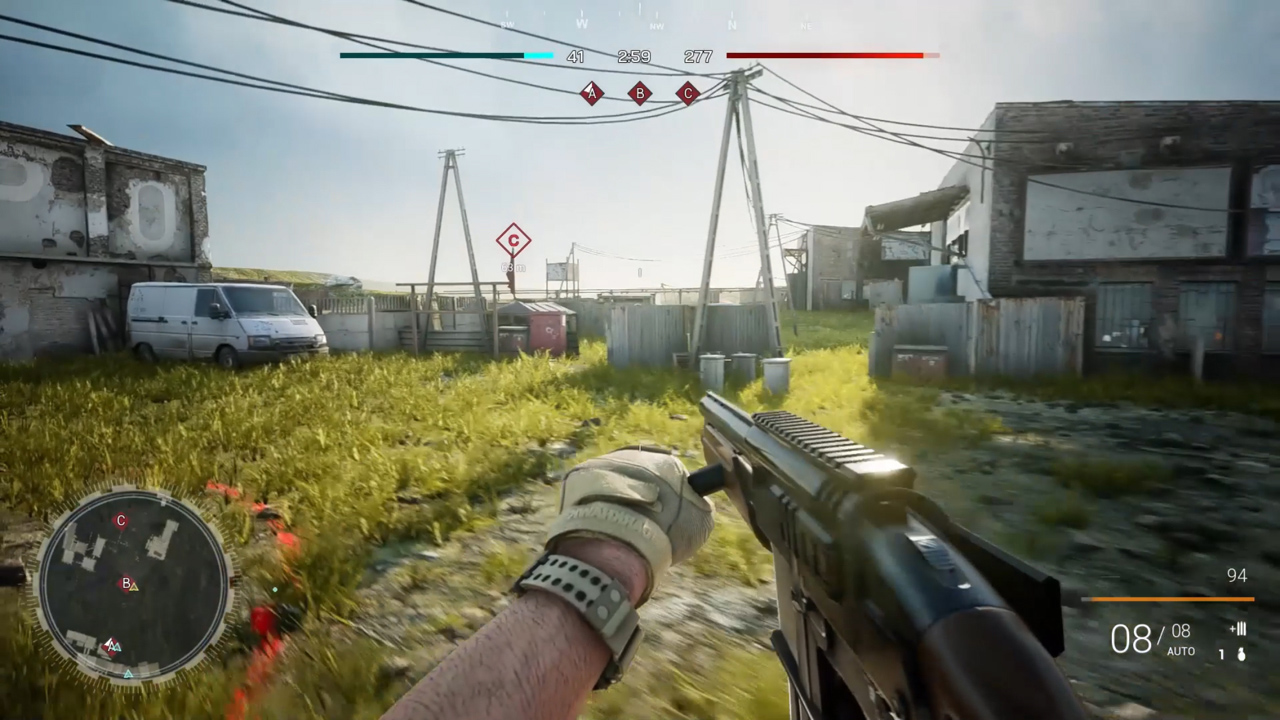Click the C objective world marker over the street
Image resolution: width=1280 pixels, height=720 pixels.
(x=513, y=240)
